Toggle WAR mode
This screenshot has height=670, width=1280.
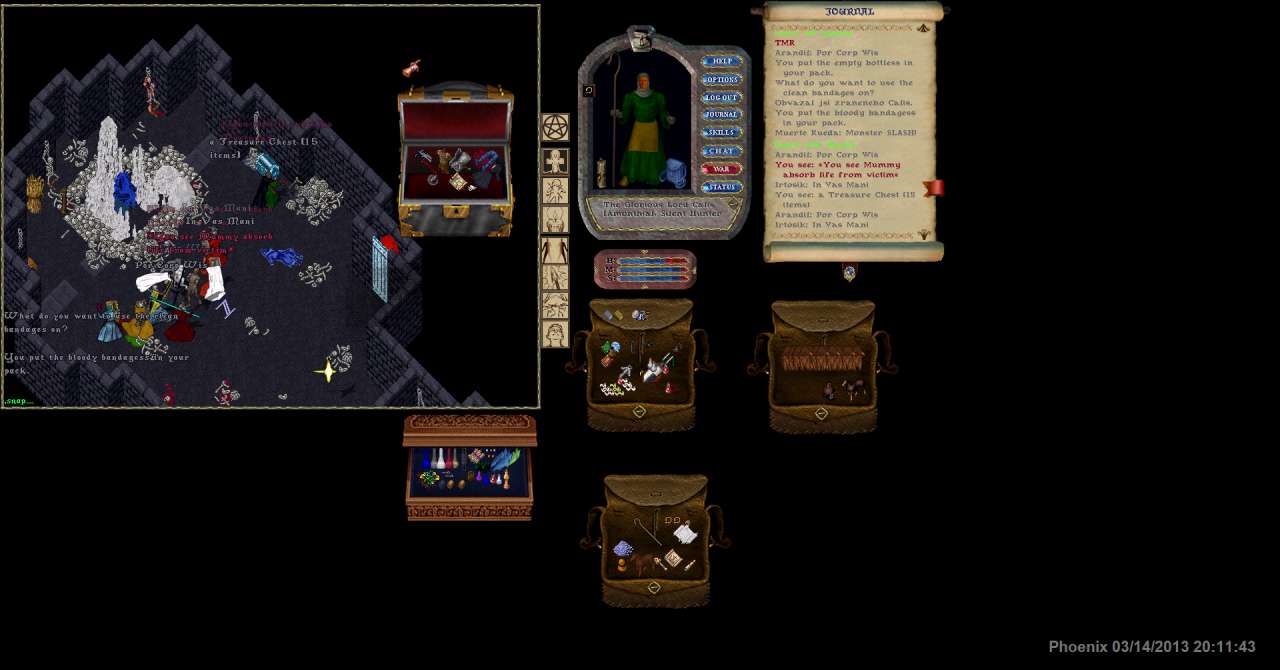[721, 169]
